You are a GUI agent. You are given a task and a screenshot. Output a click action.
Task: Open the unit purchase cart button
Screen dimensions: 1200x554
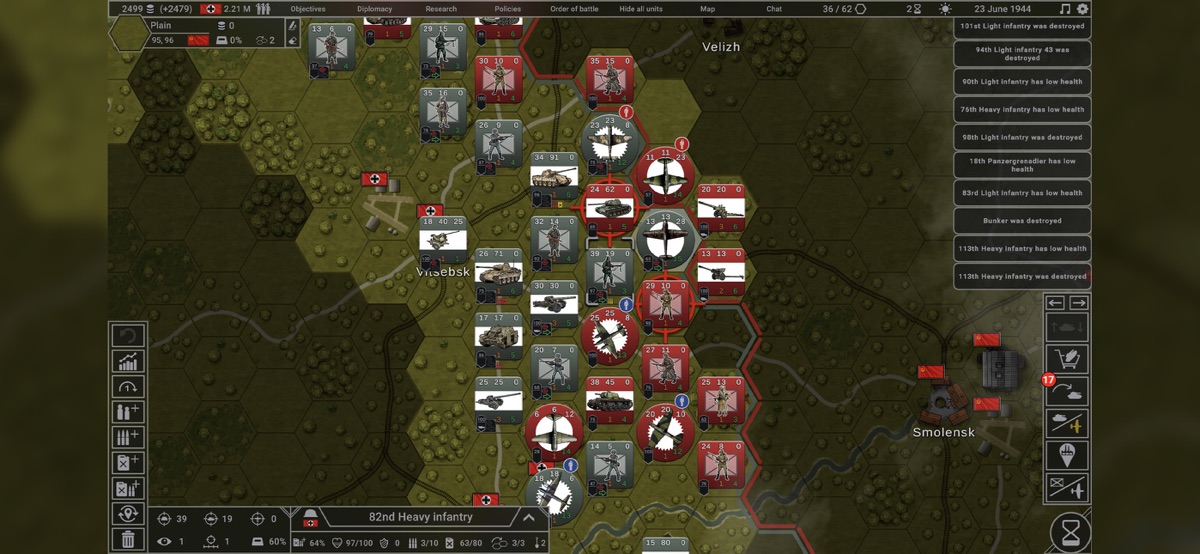point(1068,360)
